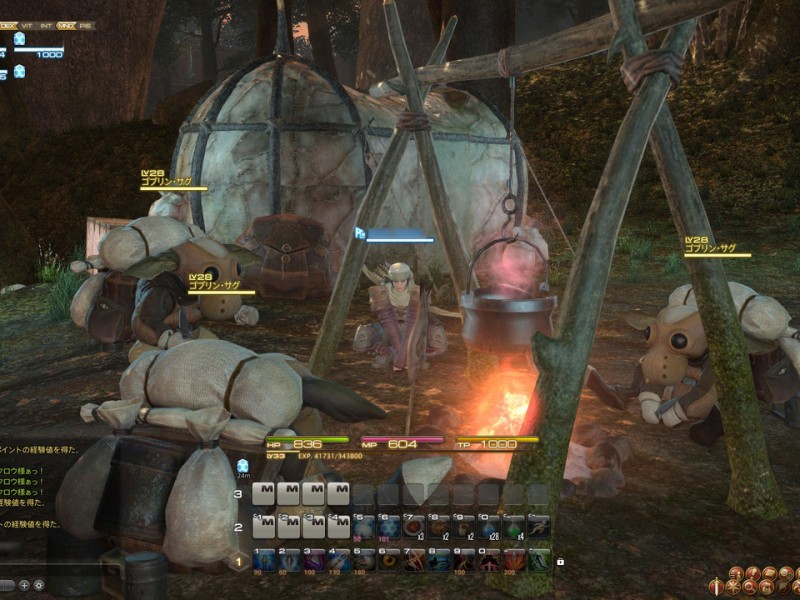Click the hotbar 1 number badge

(238, 561)
